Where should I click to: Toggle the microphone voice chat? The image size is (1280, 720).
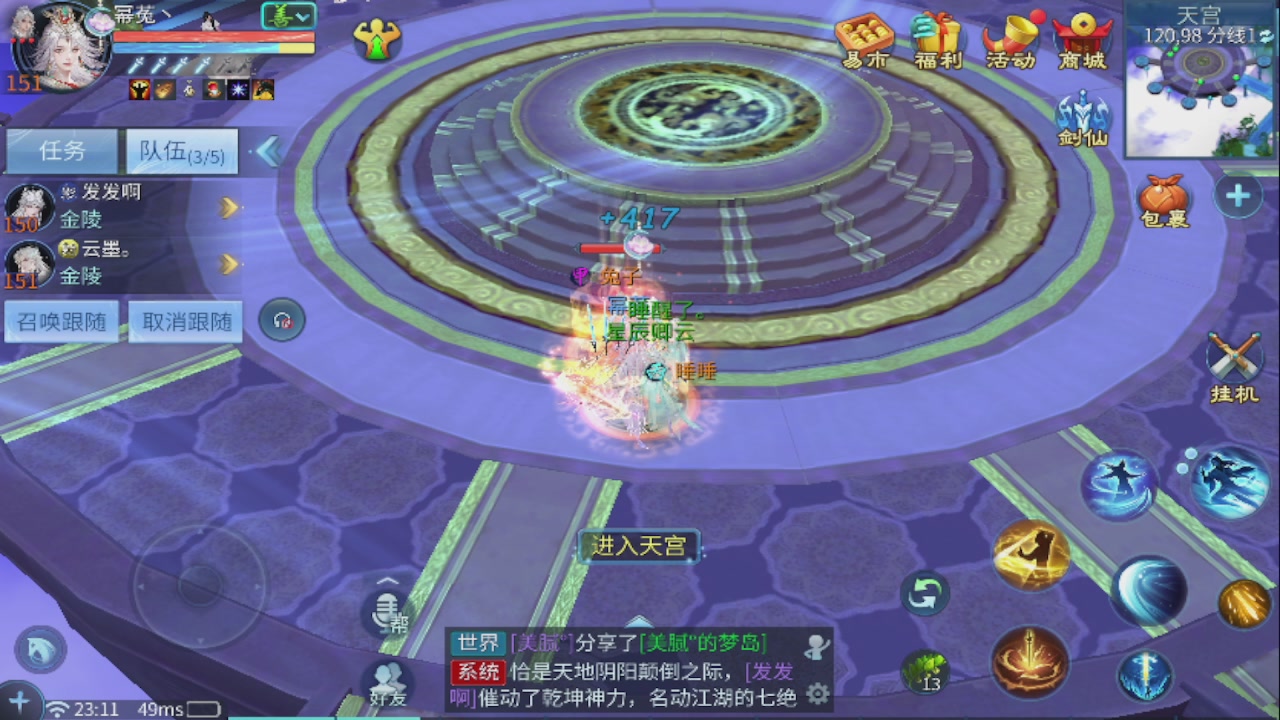(x=385, y=615)
